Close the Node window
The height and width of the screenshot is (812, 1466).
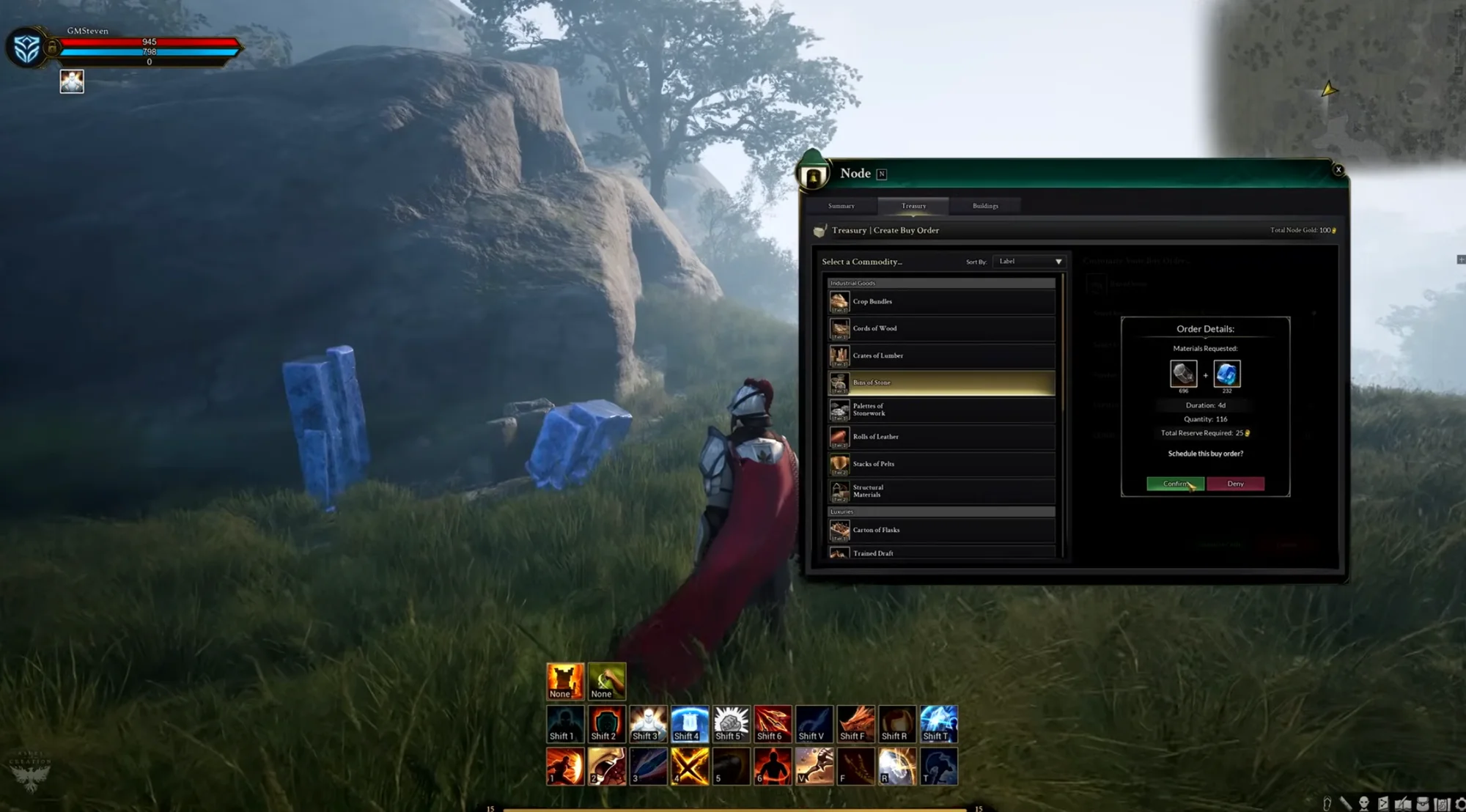pyautogui.click(x=1338, y=170)
